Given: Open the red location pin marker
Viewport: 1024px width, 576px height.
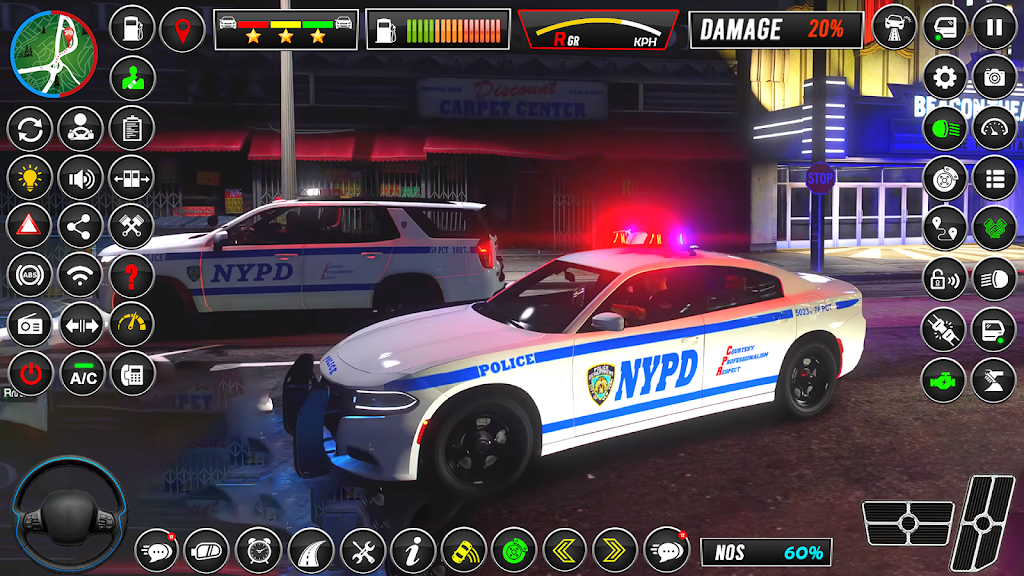Looking at the screenshot, I should tap(181, 29).
